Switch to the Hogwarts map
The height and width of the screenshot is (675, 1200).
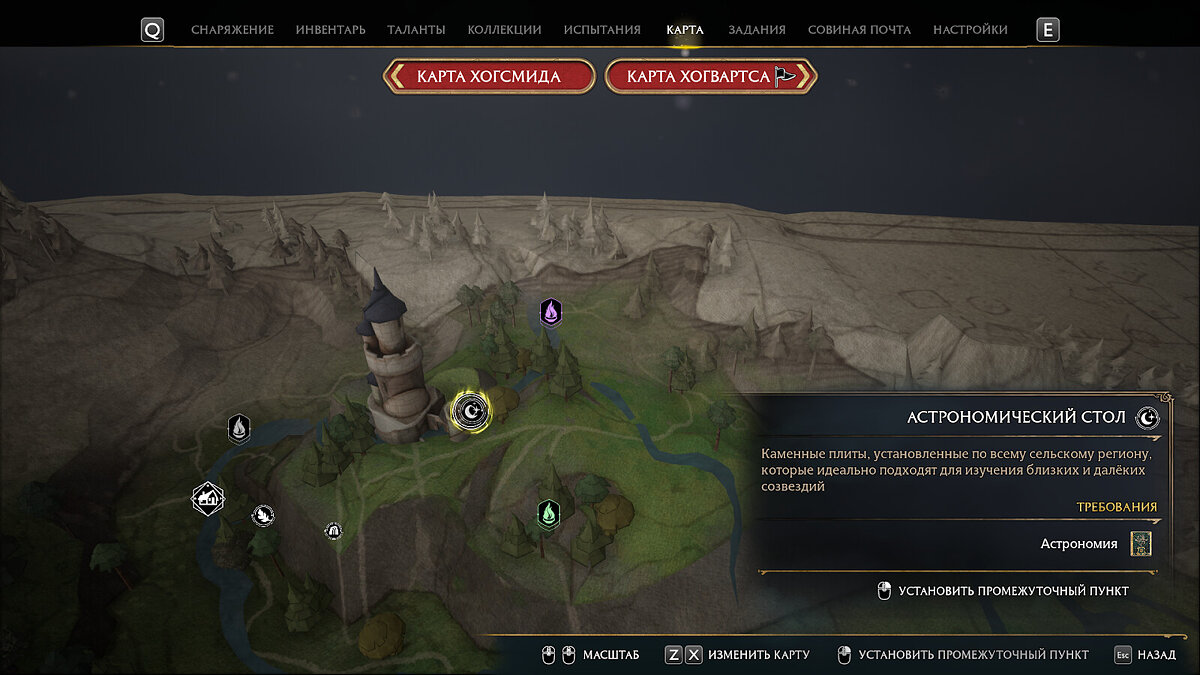click(711, 77)
